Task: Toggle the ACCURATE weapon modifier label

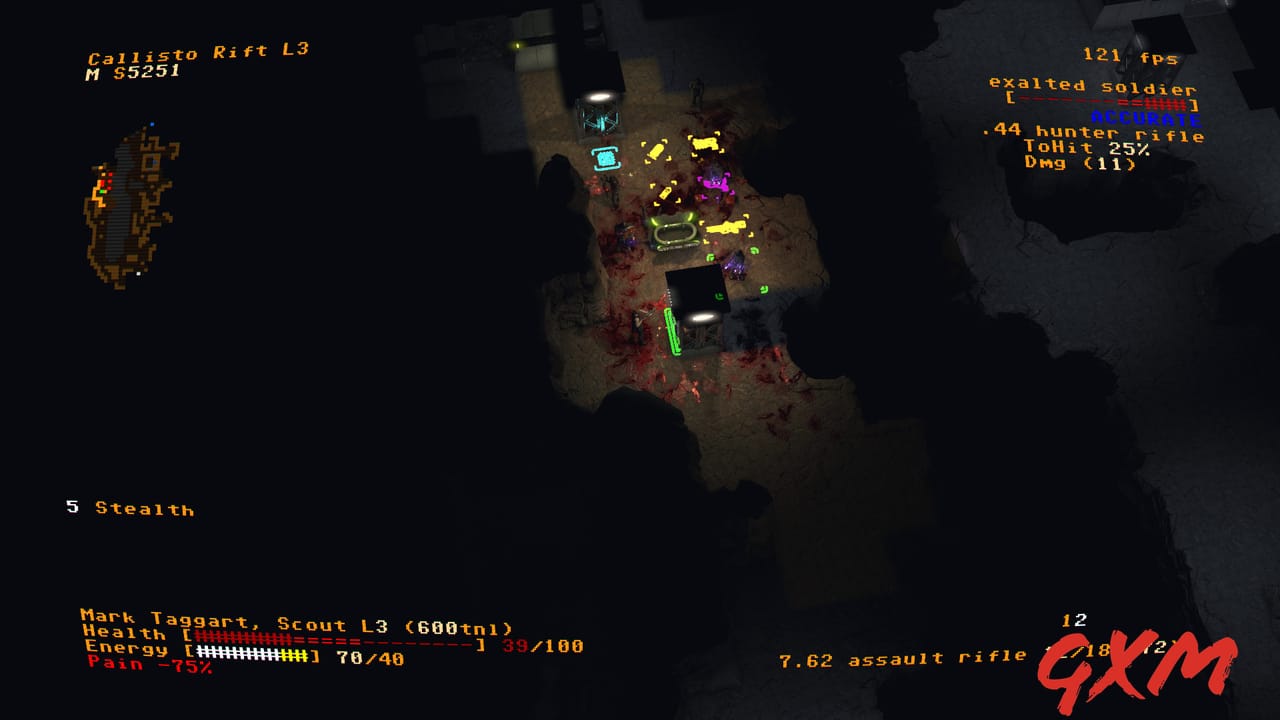Action: pyautogui.click(x=1145, y=116)
